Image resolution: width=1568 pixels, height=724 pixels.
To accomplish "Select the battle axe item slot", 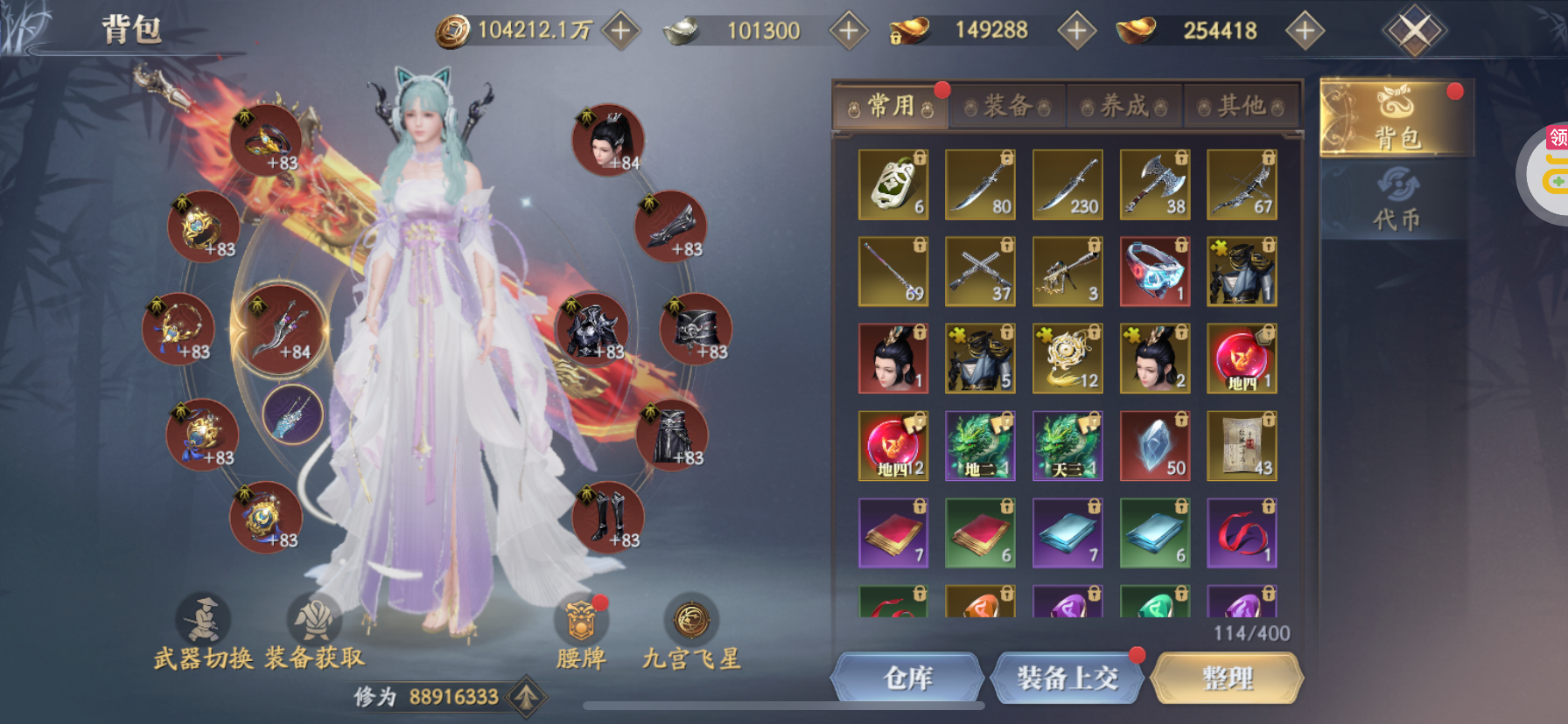I will (x=1154, y=184).
